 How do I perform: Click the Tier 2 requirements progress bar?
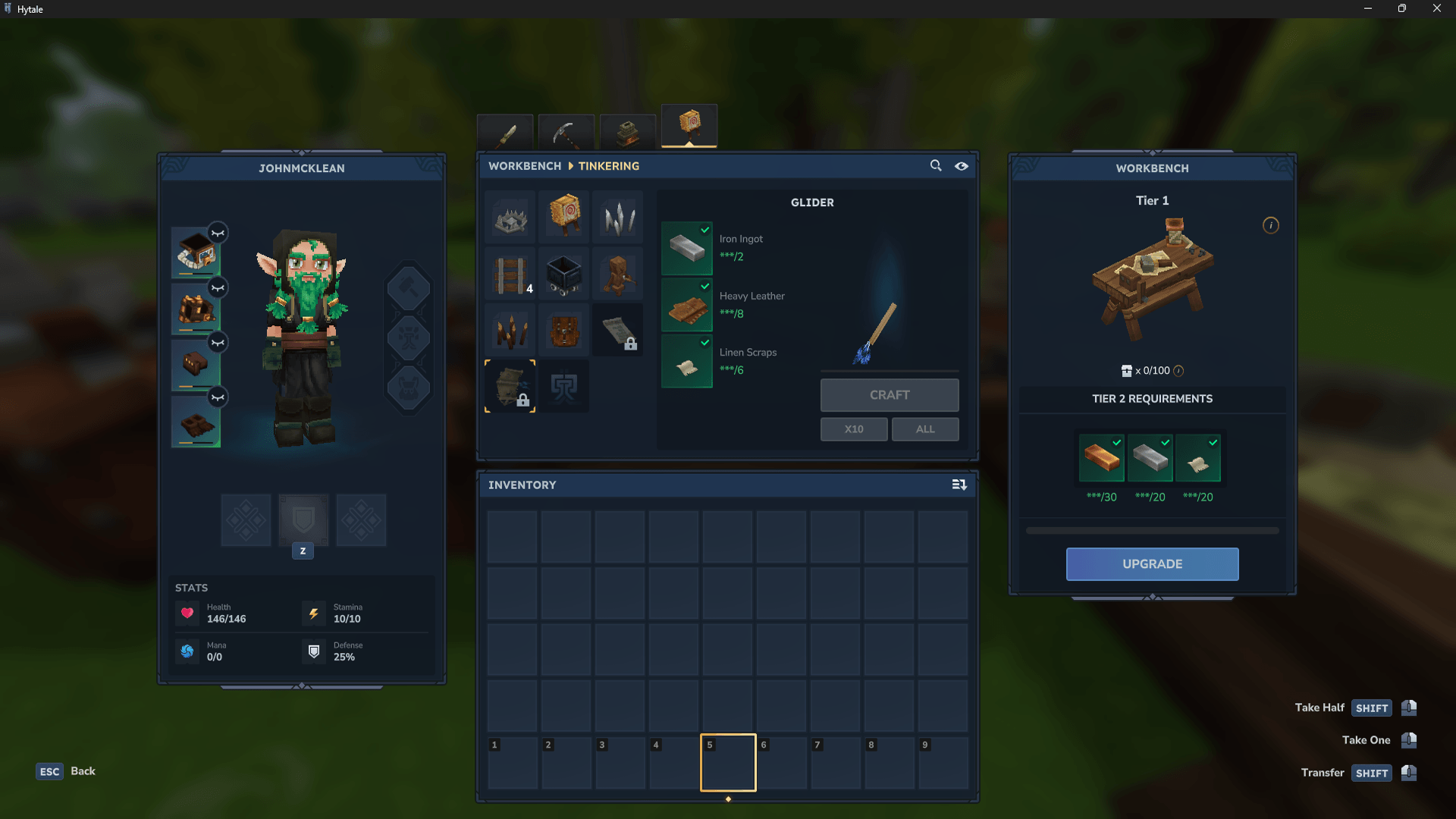(x=1151, y=531)
